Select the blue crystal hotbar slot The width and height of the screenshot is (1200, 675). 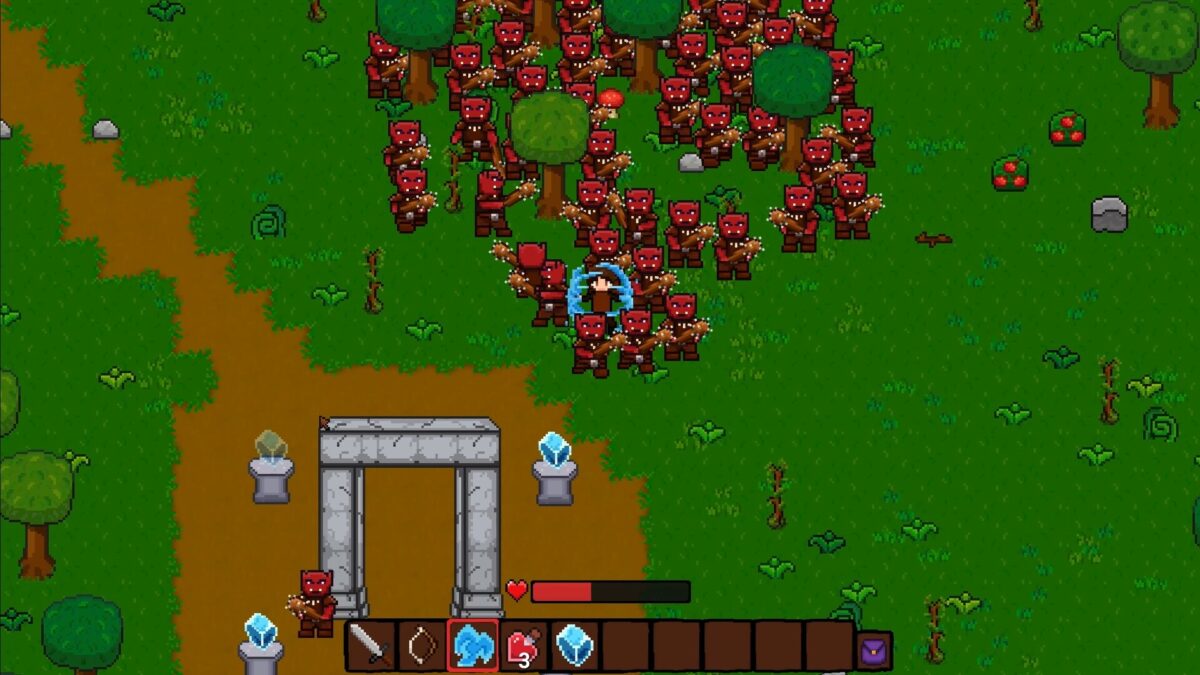click(575, 646)
